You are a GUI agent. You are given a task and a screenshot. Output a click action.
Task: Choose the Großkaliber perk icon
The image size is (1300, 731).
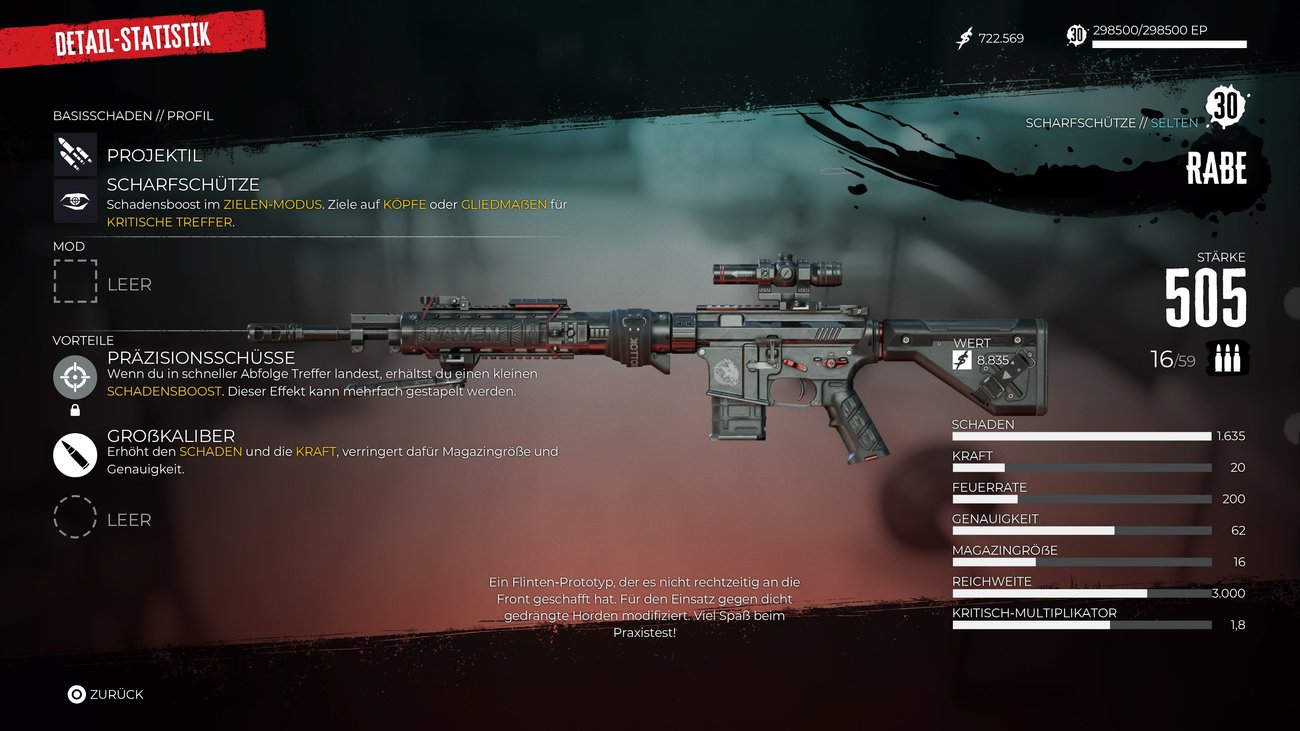pos(75,455)
